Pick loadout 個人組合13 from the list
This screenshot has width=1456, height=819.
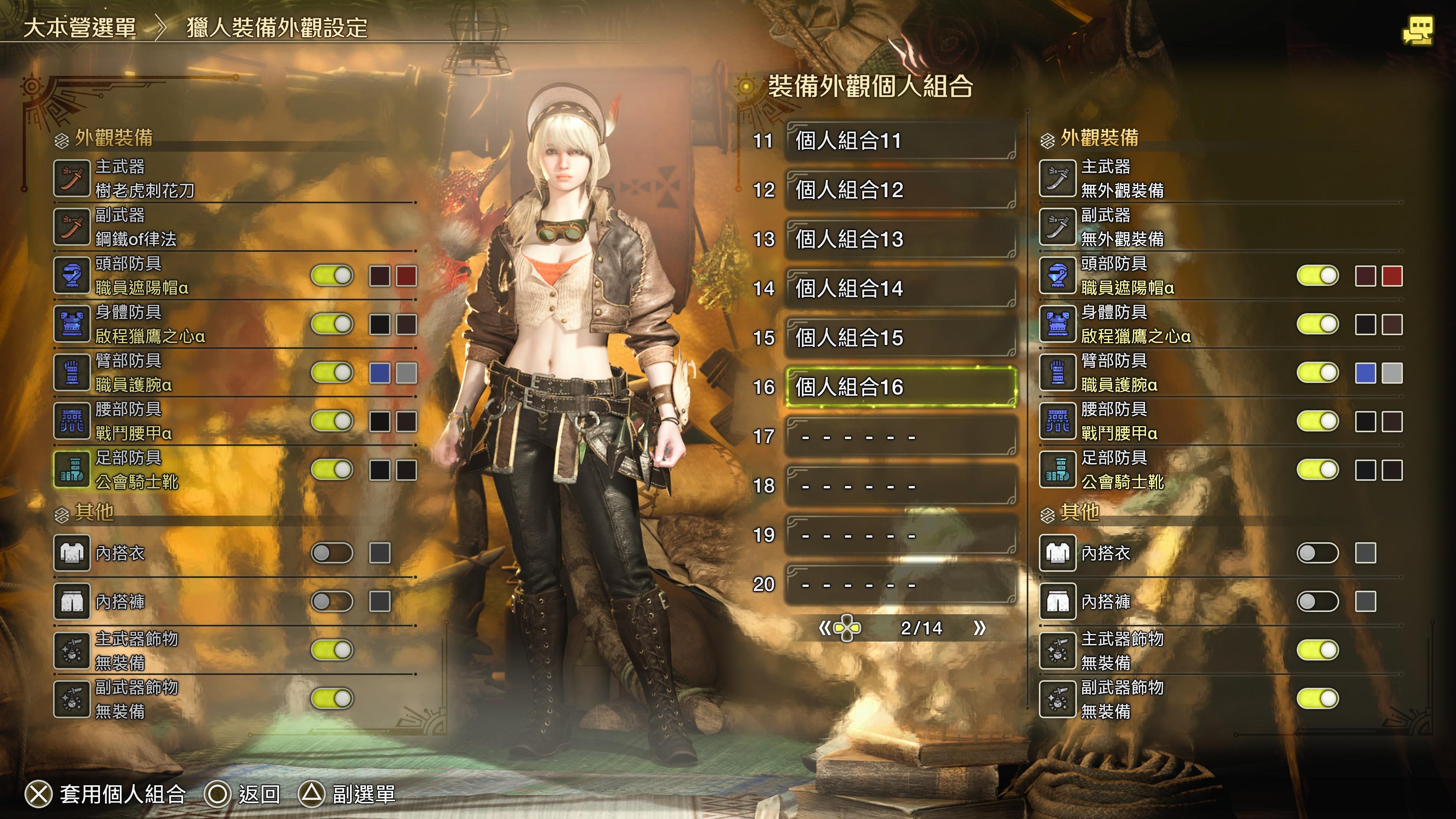coord(901,239)
